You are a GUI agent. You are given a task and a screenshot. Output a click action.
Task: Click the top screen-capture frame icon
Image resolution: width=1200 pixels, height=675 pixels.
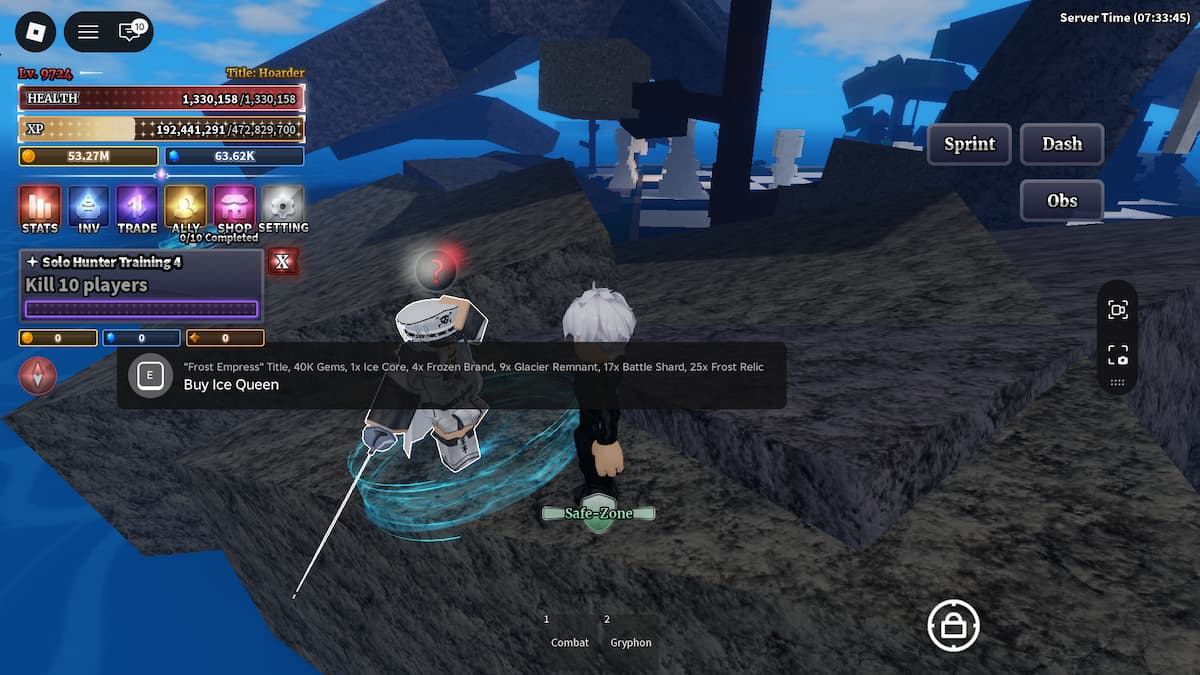[x=1117, y=310]
